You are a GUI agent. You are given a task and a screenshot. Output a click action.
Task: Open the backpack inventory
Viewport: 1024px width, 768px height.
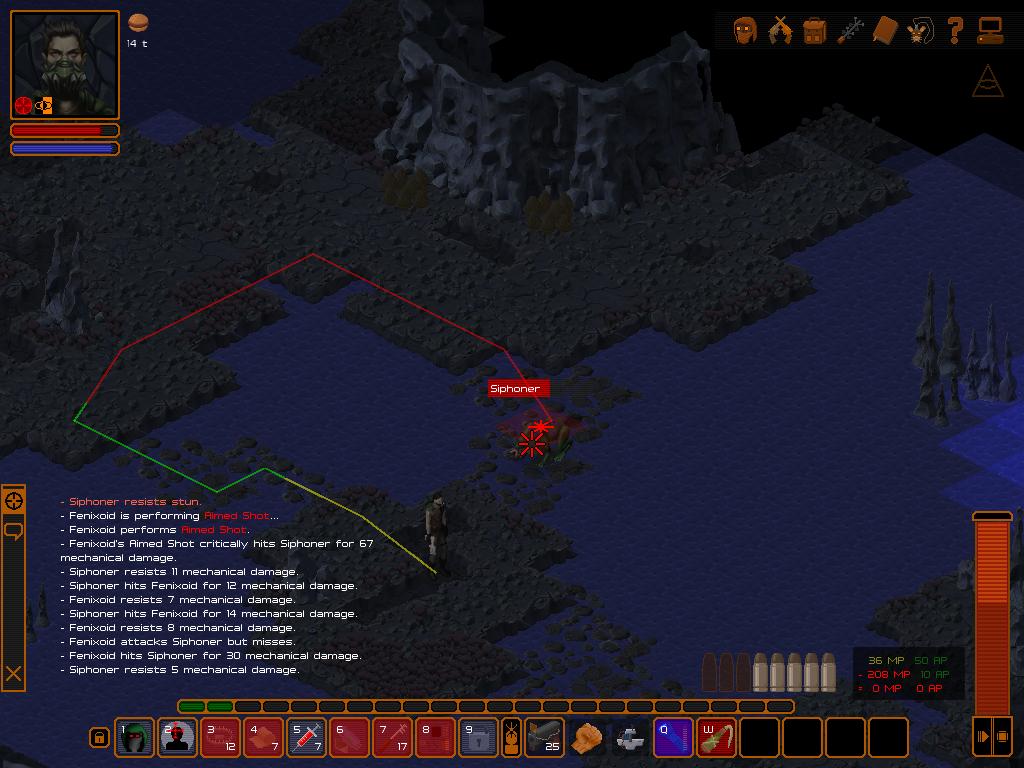pos(815,31)
